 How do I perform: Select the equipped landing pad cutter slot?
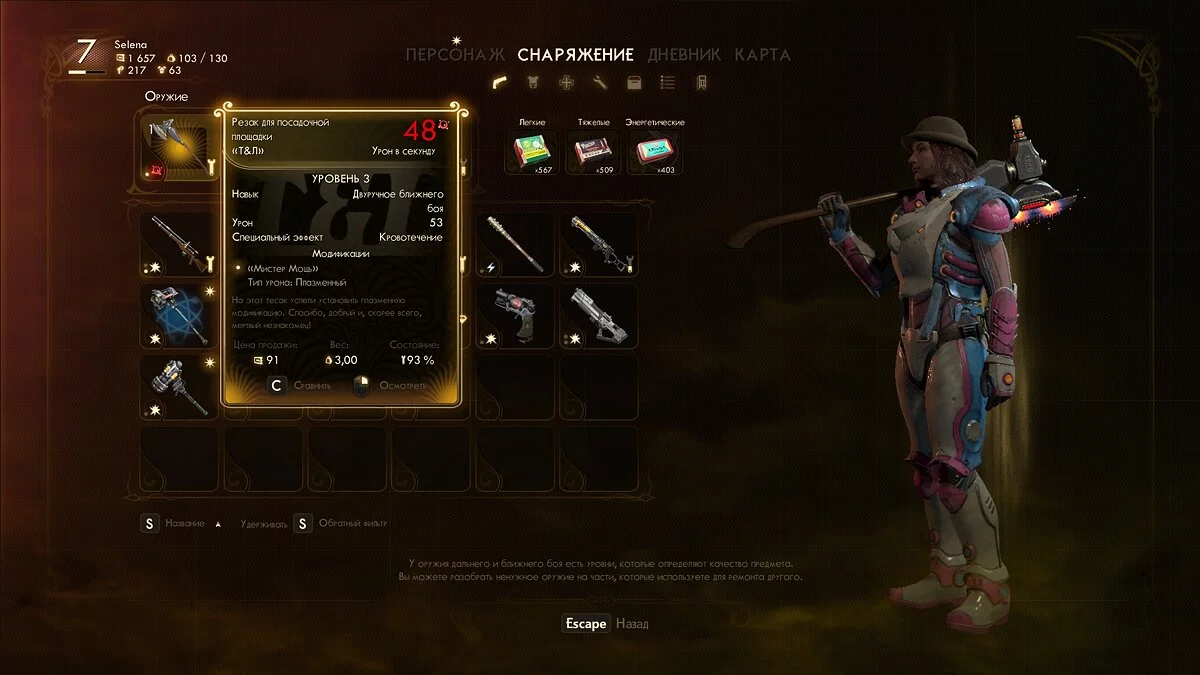click(x=178, y=148)
